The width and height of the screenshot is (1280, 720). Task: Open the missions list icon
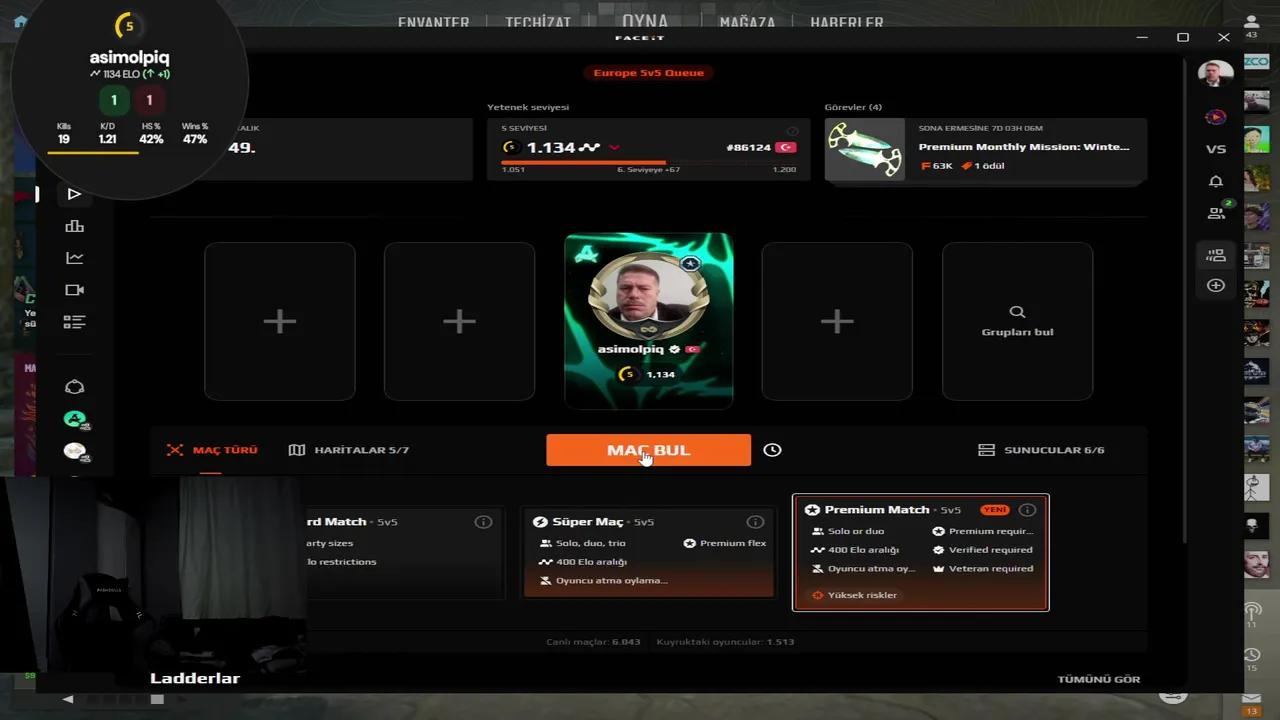(74, 321)
